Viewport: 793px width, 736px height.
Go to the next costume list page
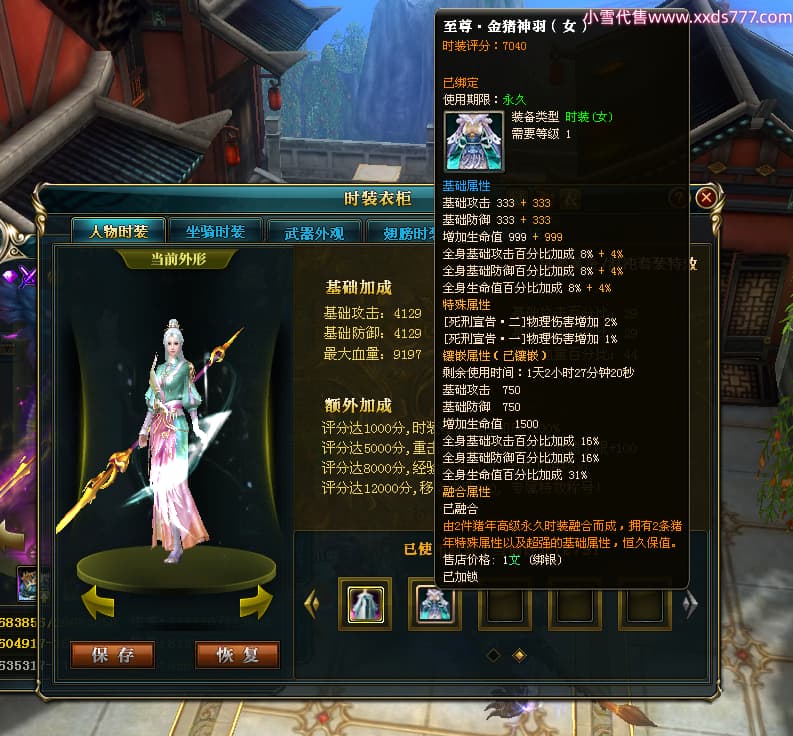coord(689,604)
